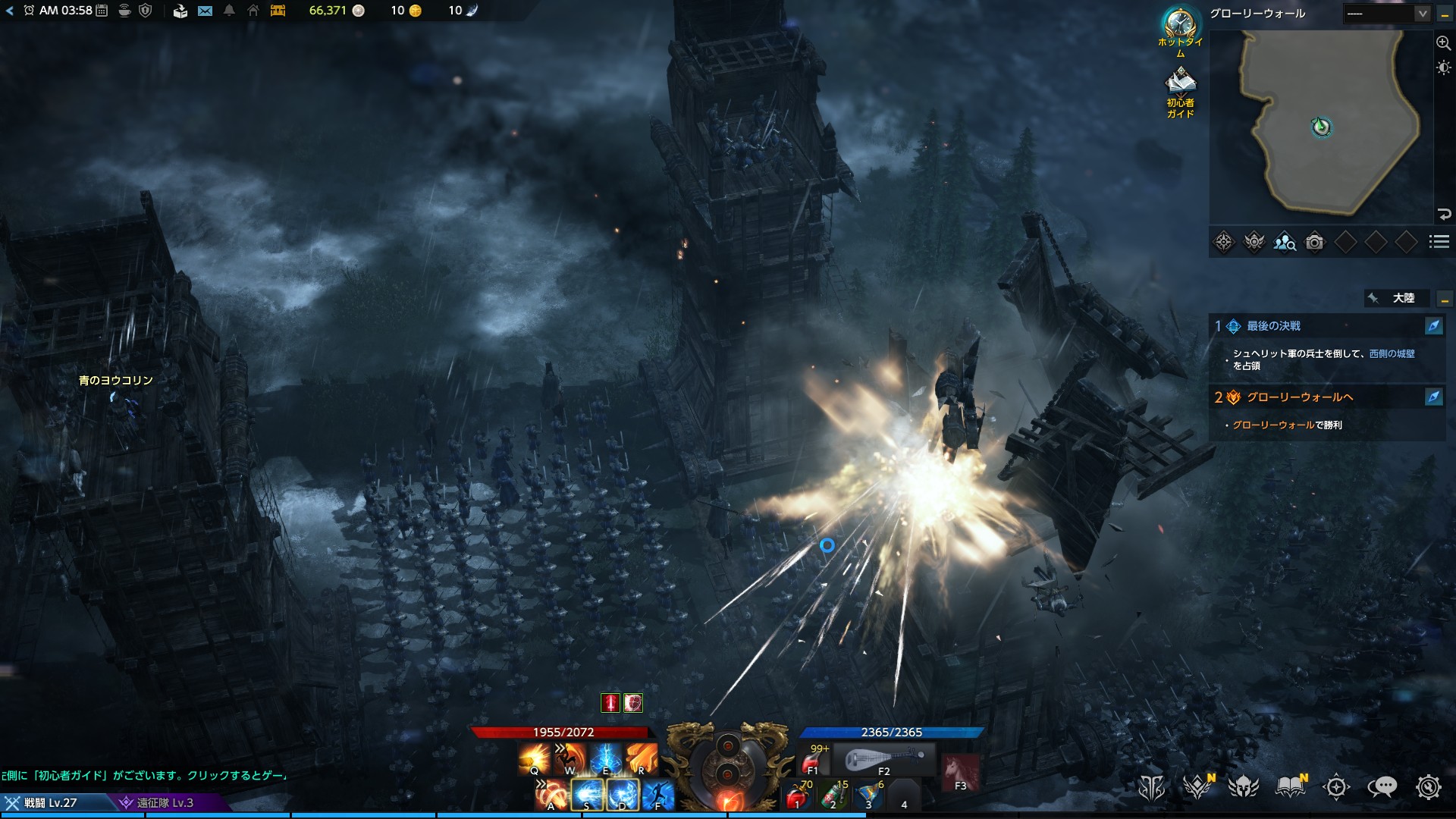Select the グローリーウォールへ quest entry
1456x819 pixels.
[1300, 397]
